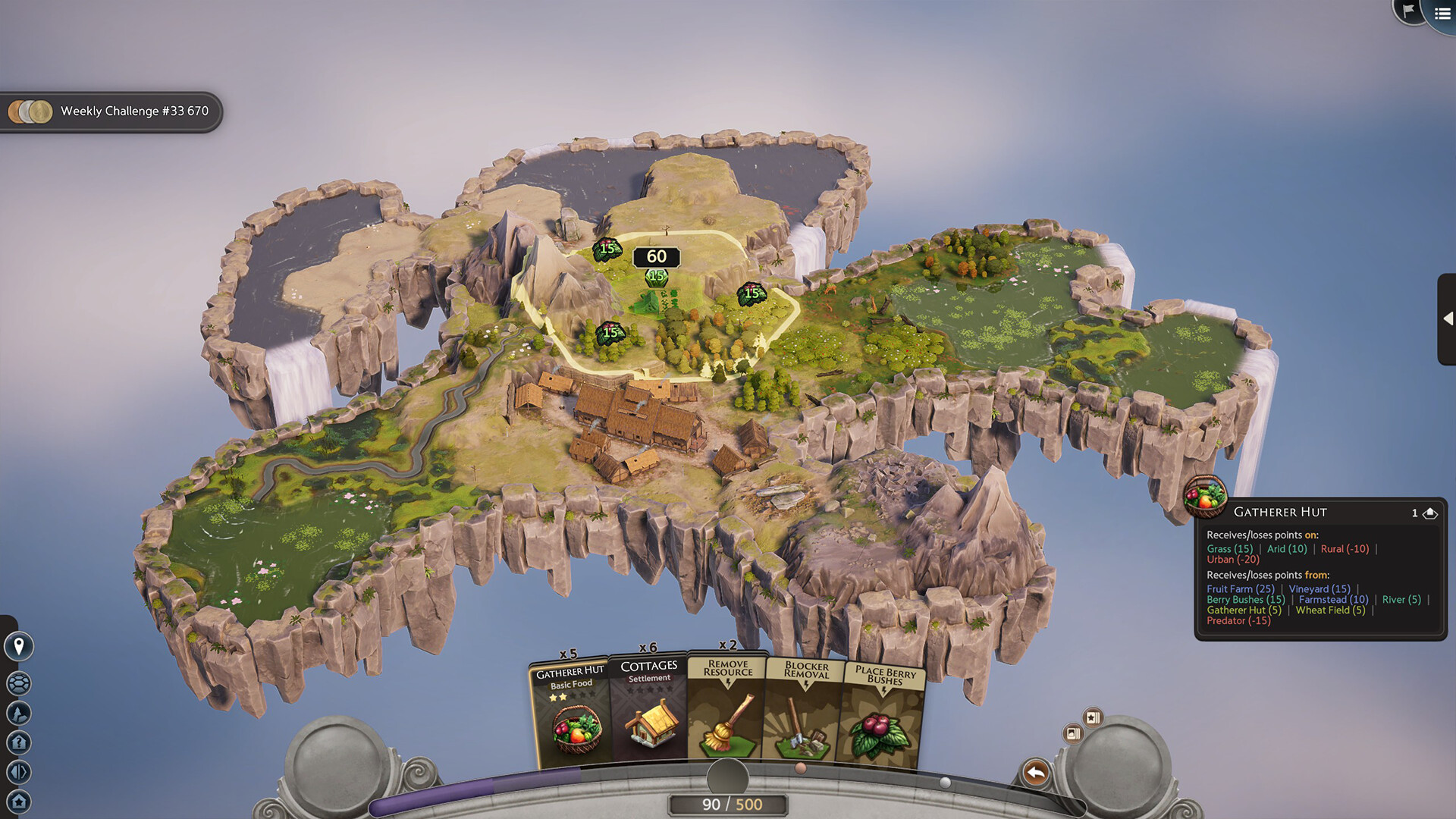
Task: Choose the Place Berry Bushes card
Action: pos(883,714)
